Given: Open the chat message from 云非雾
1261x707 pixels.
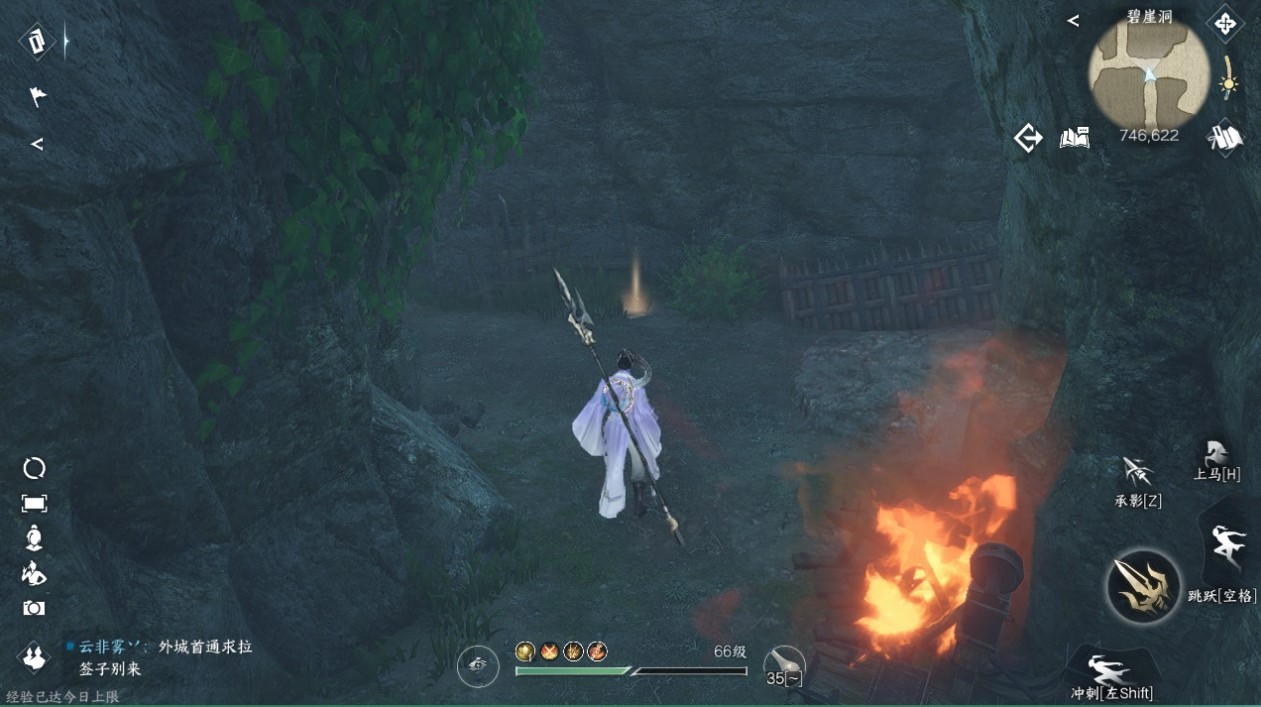Looking at the screenshot, I should tap(160, 657).
